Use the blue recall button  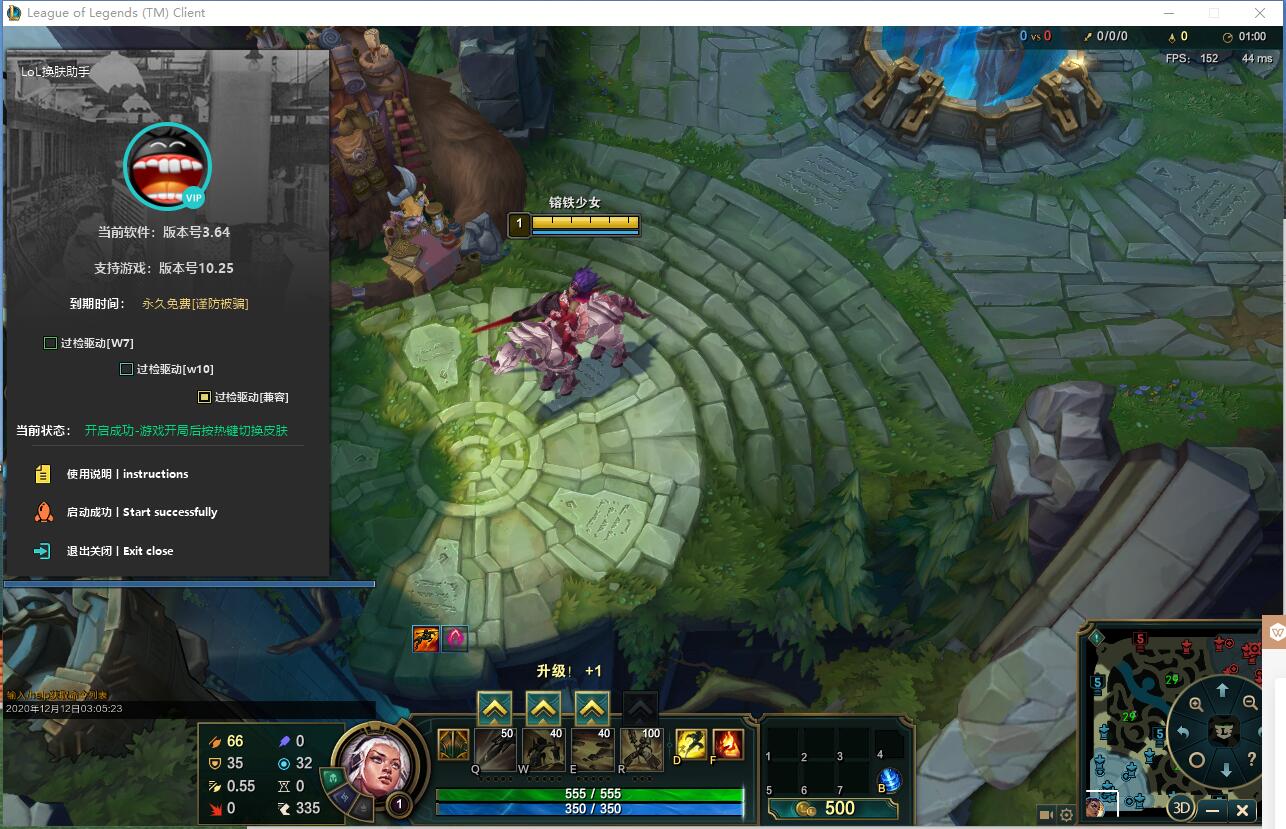tap(888, 780)
